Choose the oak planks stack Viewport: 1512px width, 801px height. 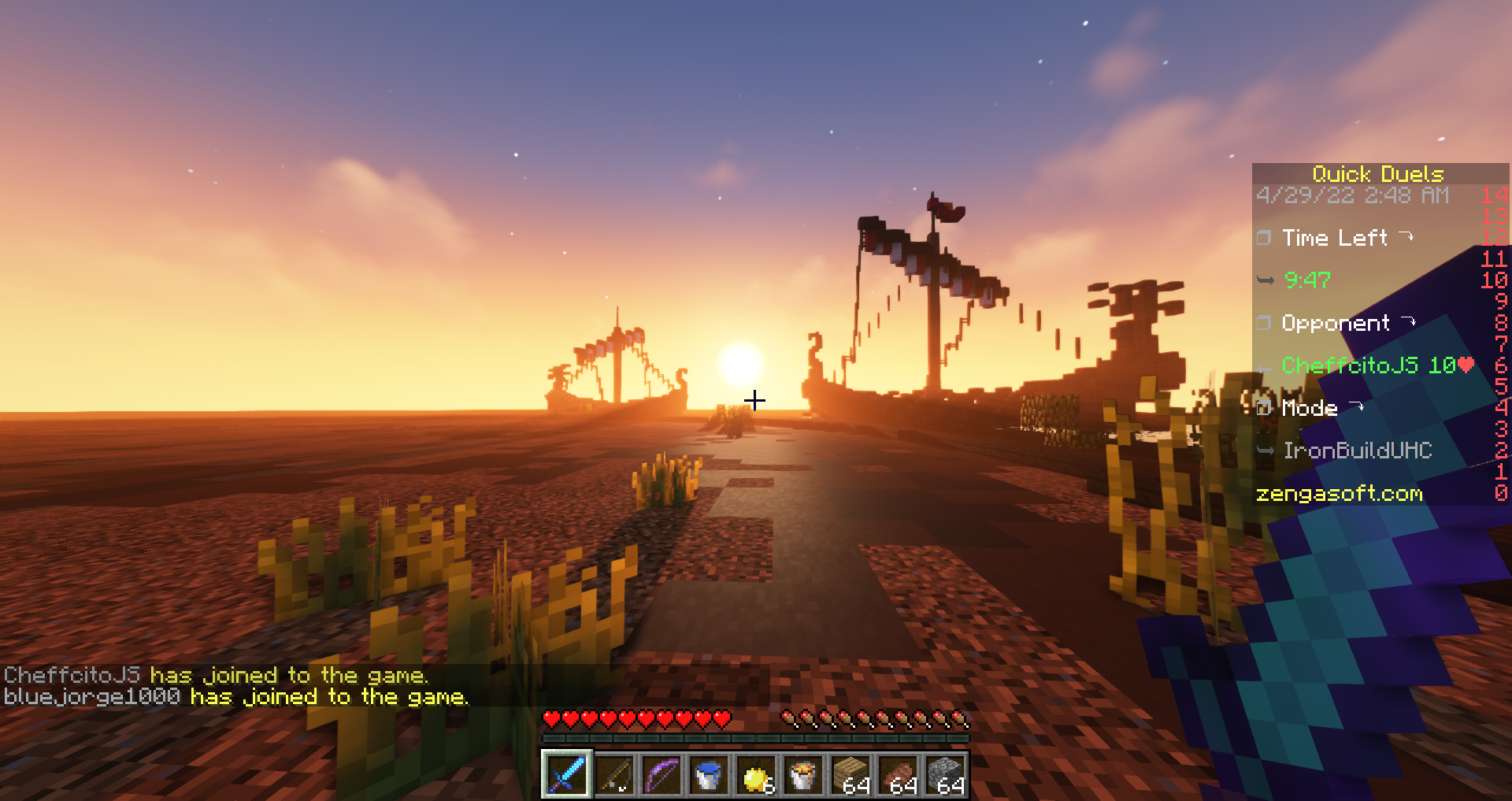tap(851, 775)
